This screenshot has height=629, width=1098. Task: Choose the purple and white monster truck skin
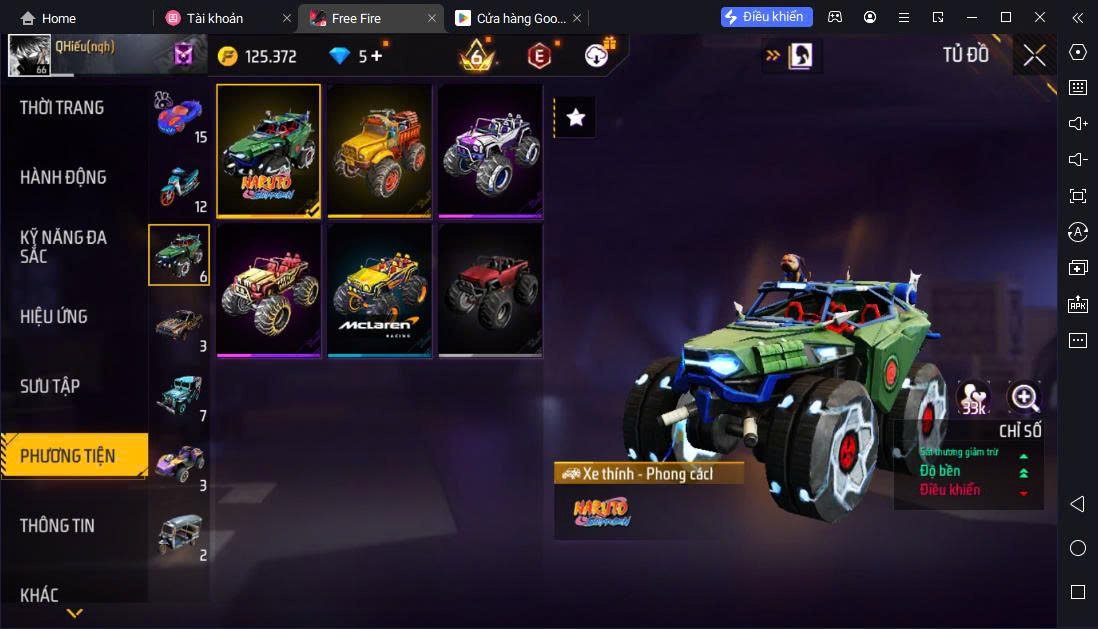click(x=490, y=150)
